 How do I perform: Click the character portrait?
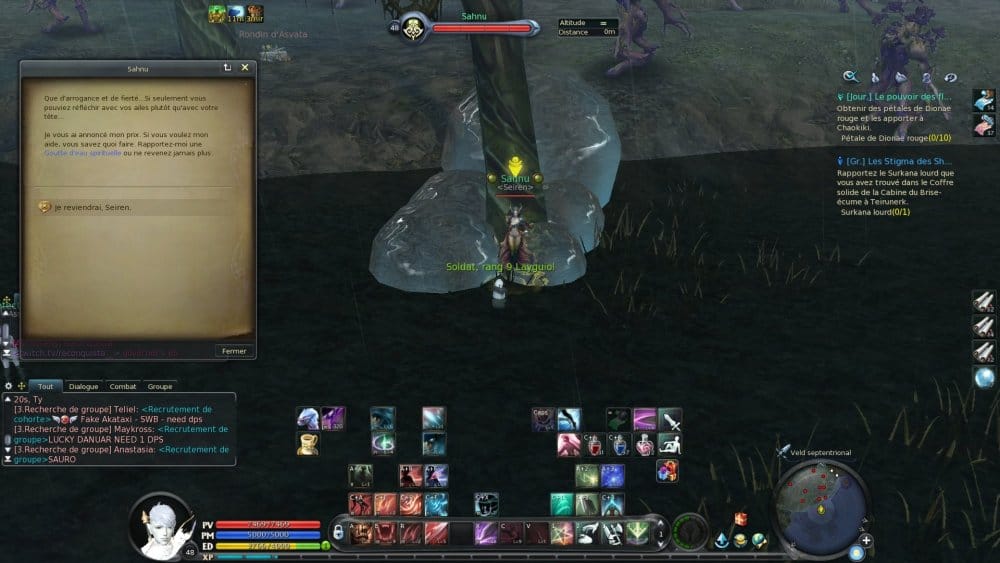pos(160,525)
